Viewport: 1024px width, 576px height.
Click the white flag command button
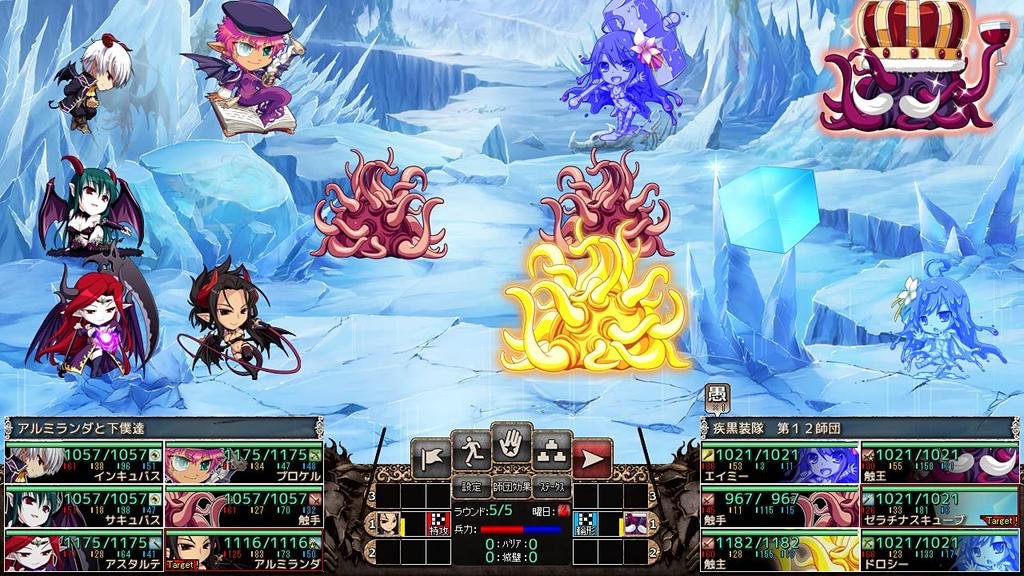click(428, 459)
